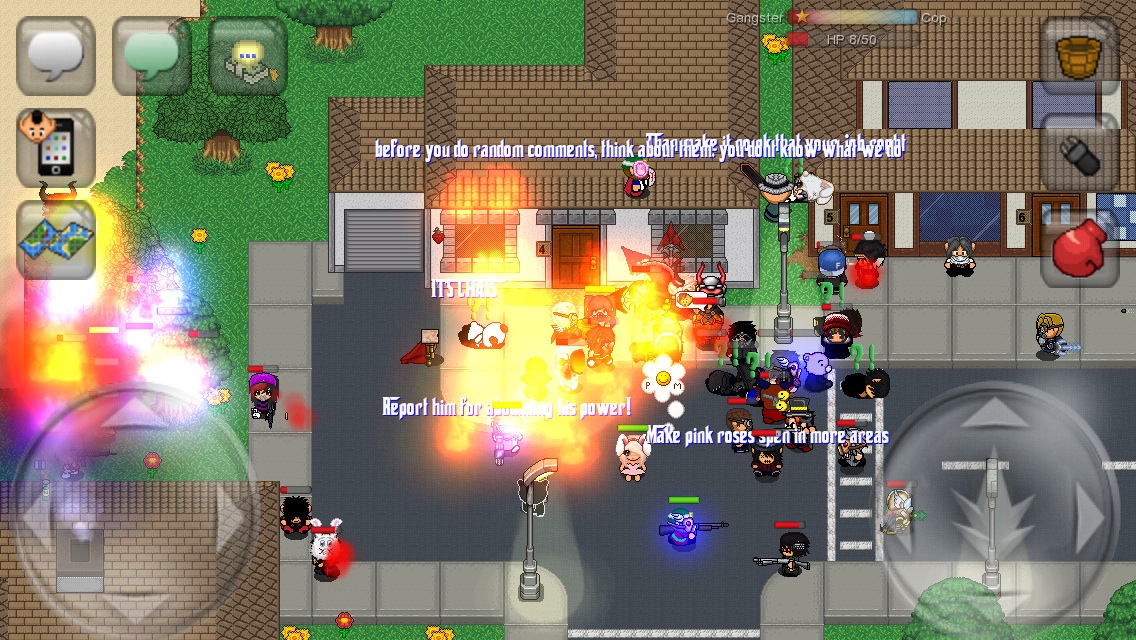
Task: Tap the yellow chat-head emote button
Action: tap(247, 56)
